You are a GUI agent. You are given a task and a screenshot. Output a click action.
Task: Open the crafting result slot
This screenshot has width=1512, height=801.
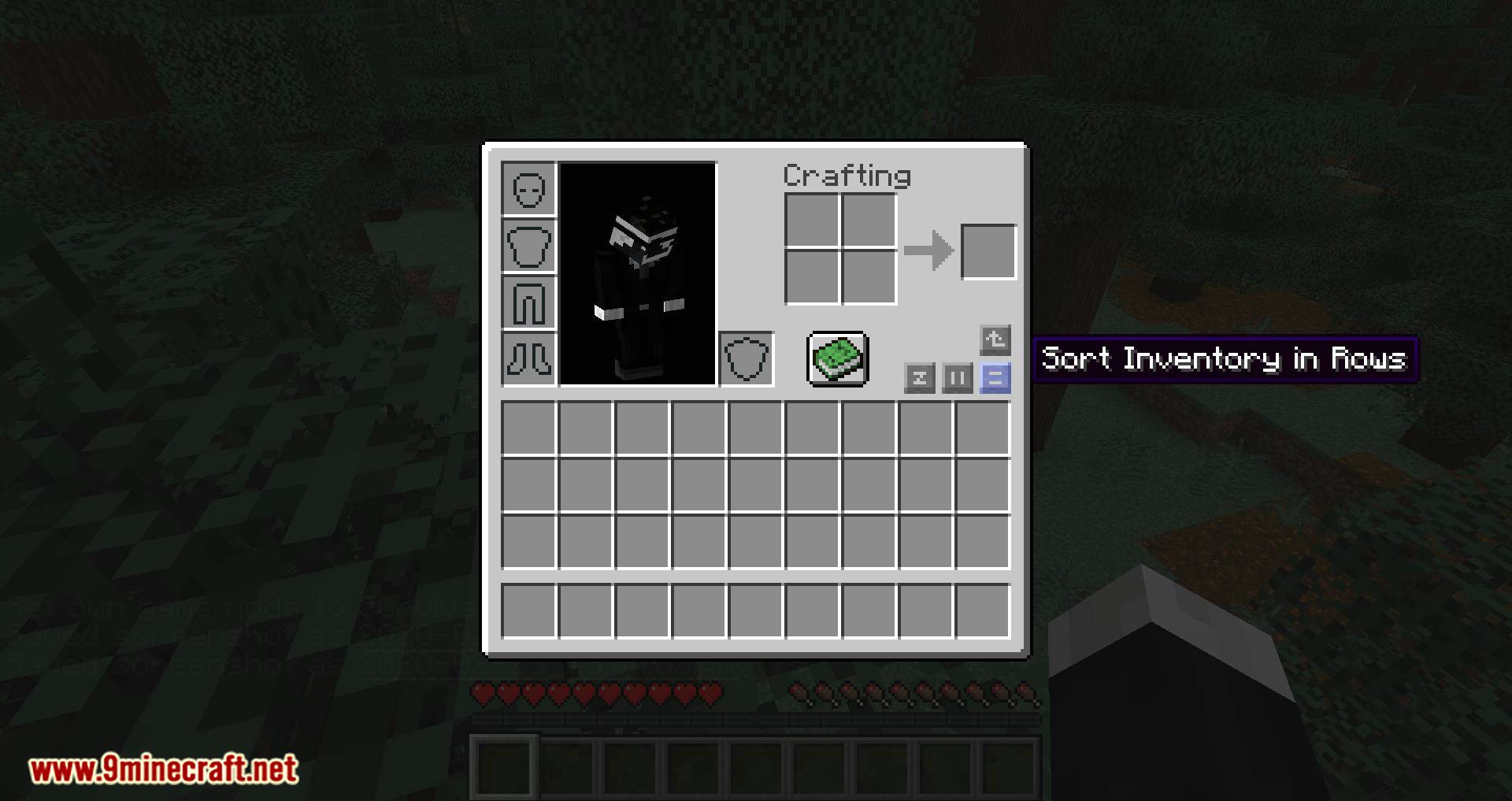point(989,250)
